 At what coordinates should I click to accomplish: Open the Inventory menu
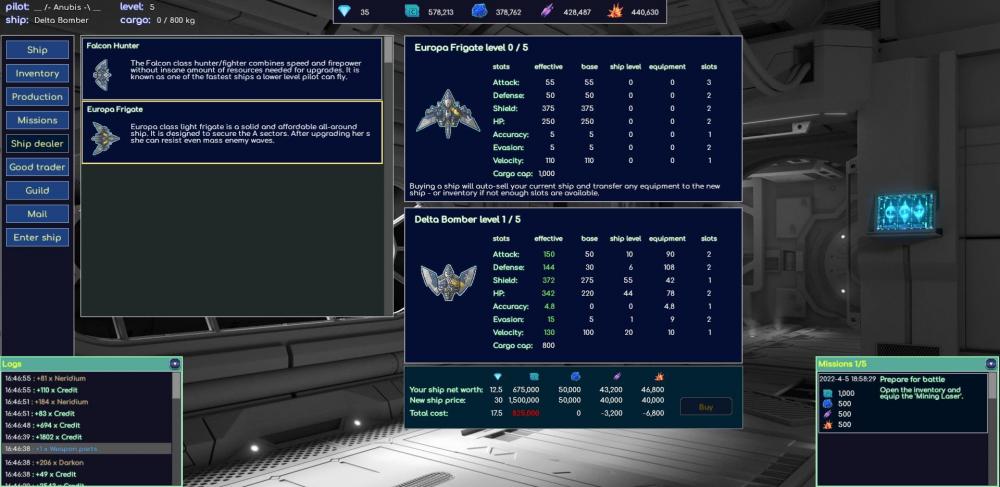point(37,73)
